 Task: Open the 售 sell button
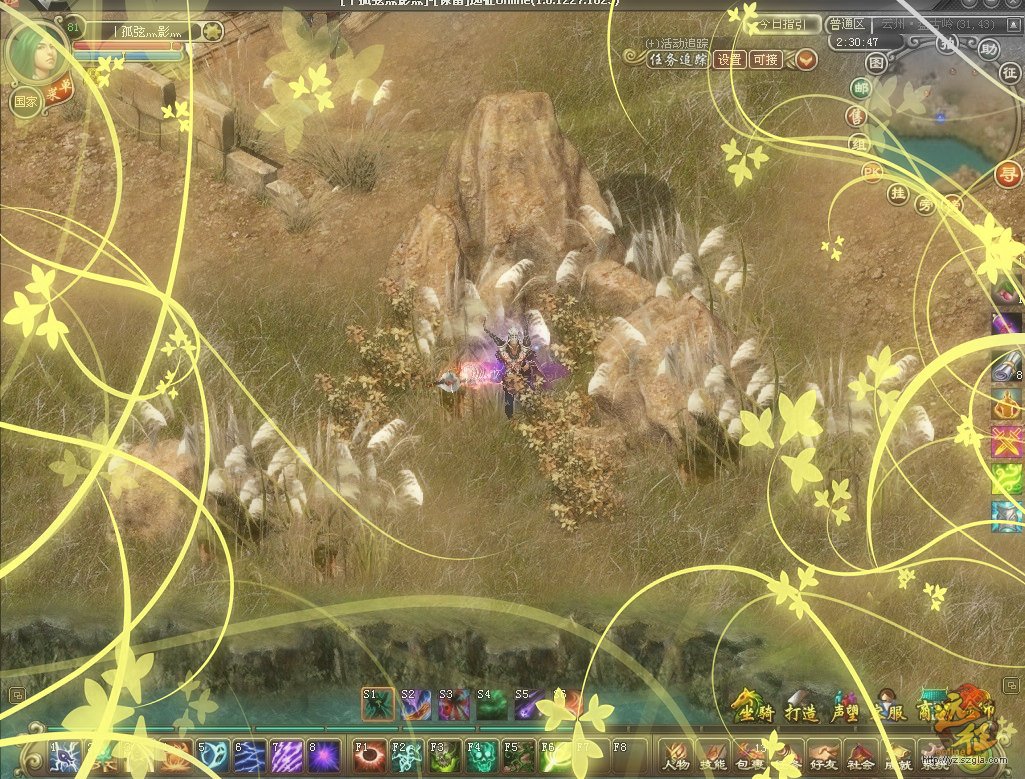click(855, 117)
